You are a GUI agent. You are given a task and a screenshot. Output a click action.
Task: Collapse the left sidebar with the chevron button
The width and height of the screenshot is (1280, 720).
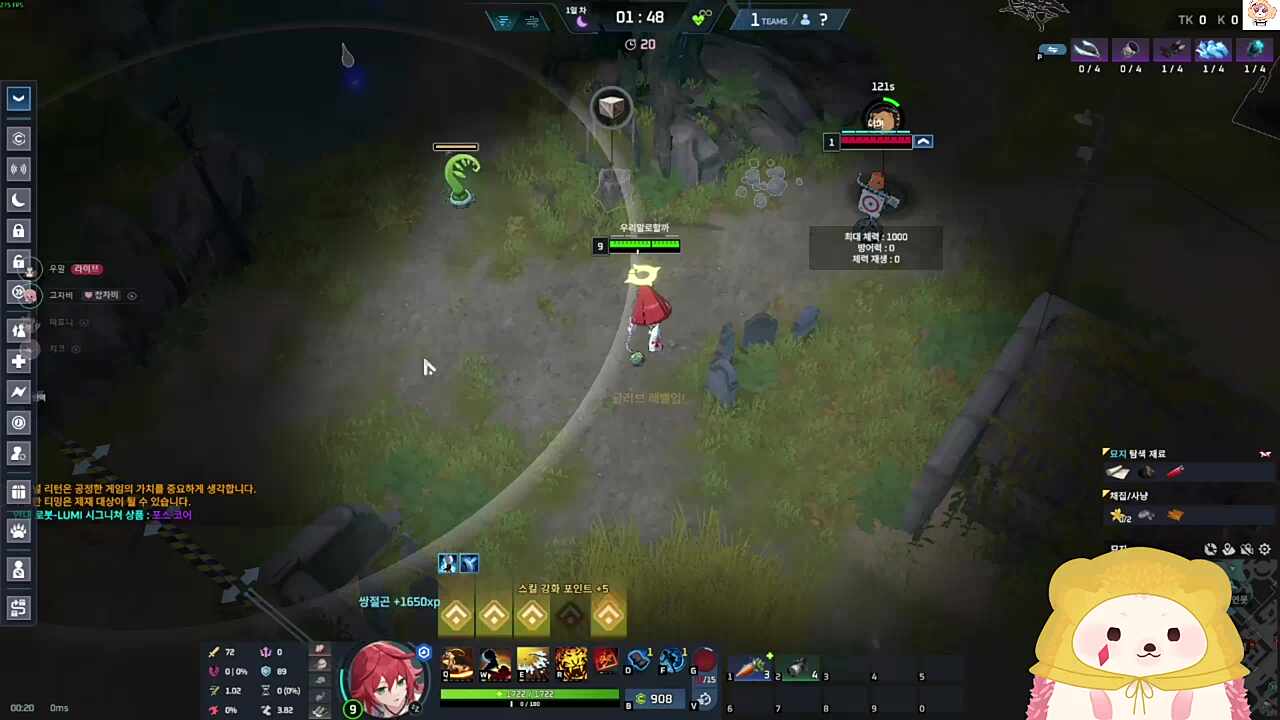19,98
